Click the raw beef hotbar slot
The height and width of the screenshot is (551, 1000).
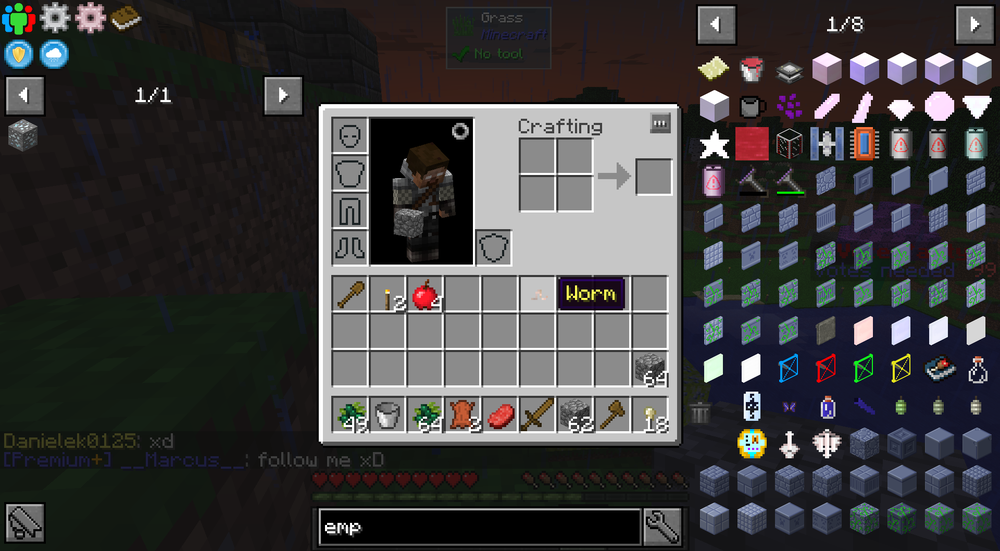coord(500,414)
